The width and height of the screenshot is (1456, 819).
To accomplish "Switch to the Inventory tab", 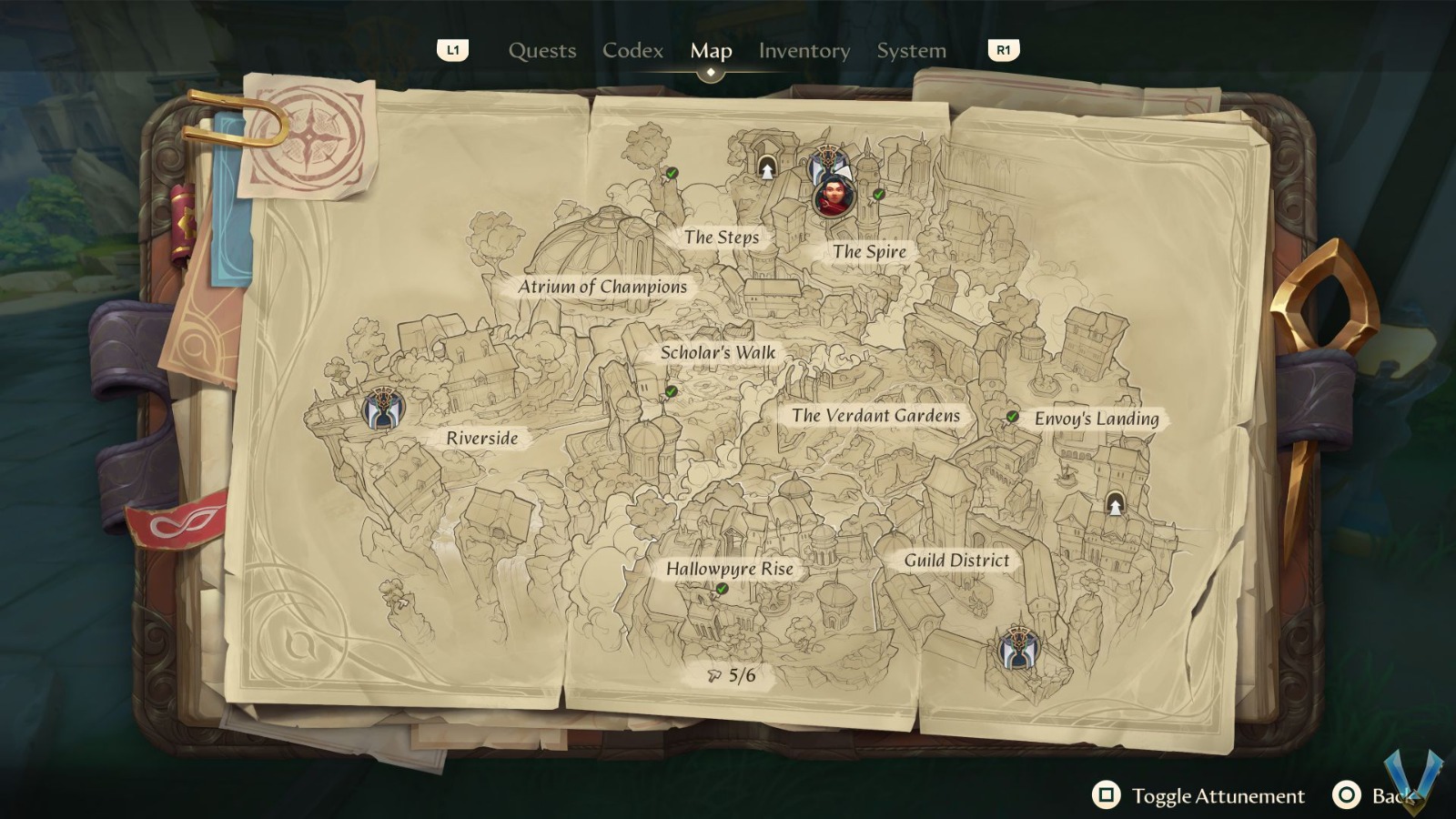I will 803,51.
